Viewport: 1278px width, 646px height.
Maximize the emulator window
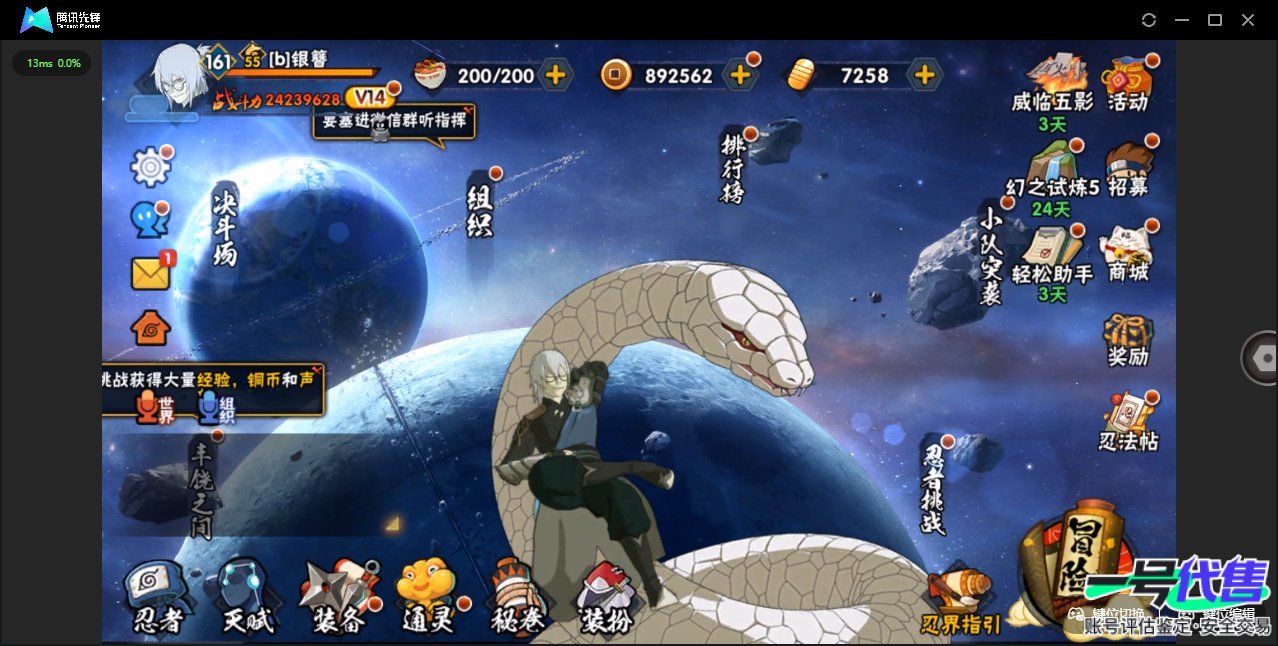1215,20
